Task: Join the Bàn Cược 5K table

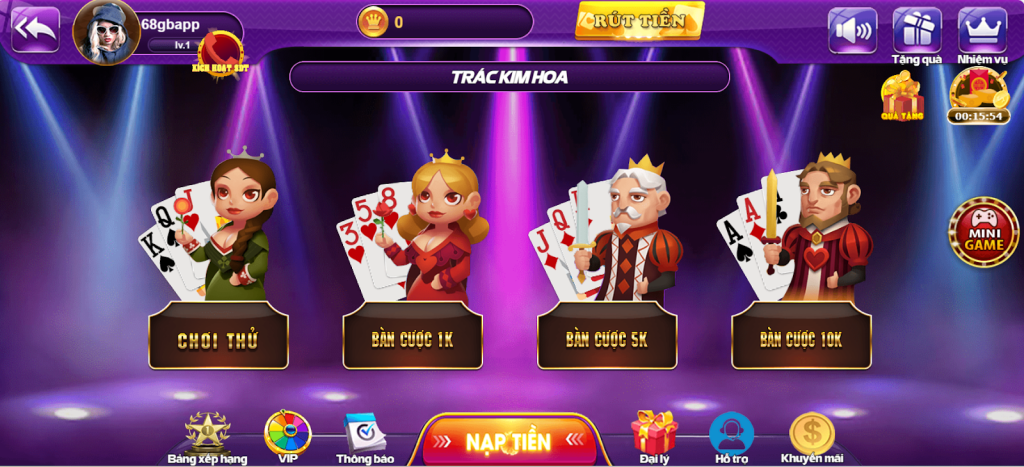Action: (607, 339)
